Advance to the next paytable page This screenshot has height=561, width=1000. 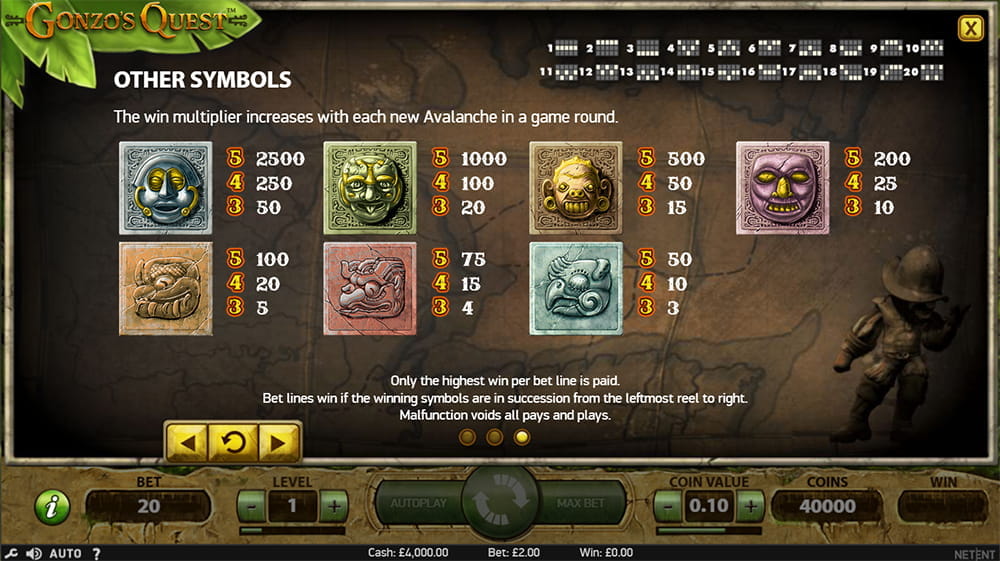click(278, 441)
